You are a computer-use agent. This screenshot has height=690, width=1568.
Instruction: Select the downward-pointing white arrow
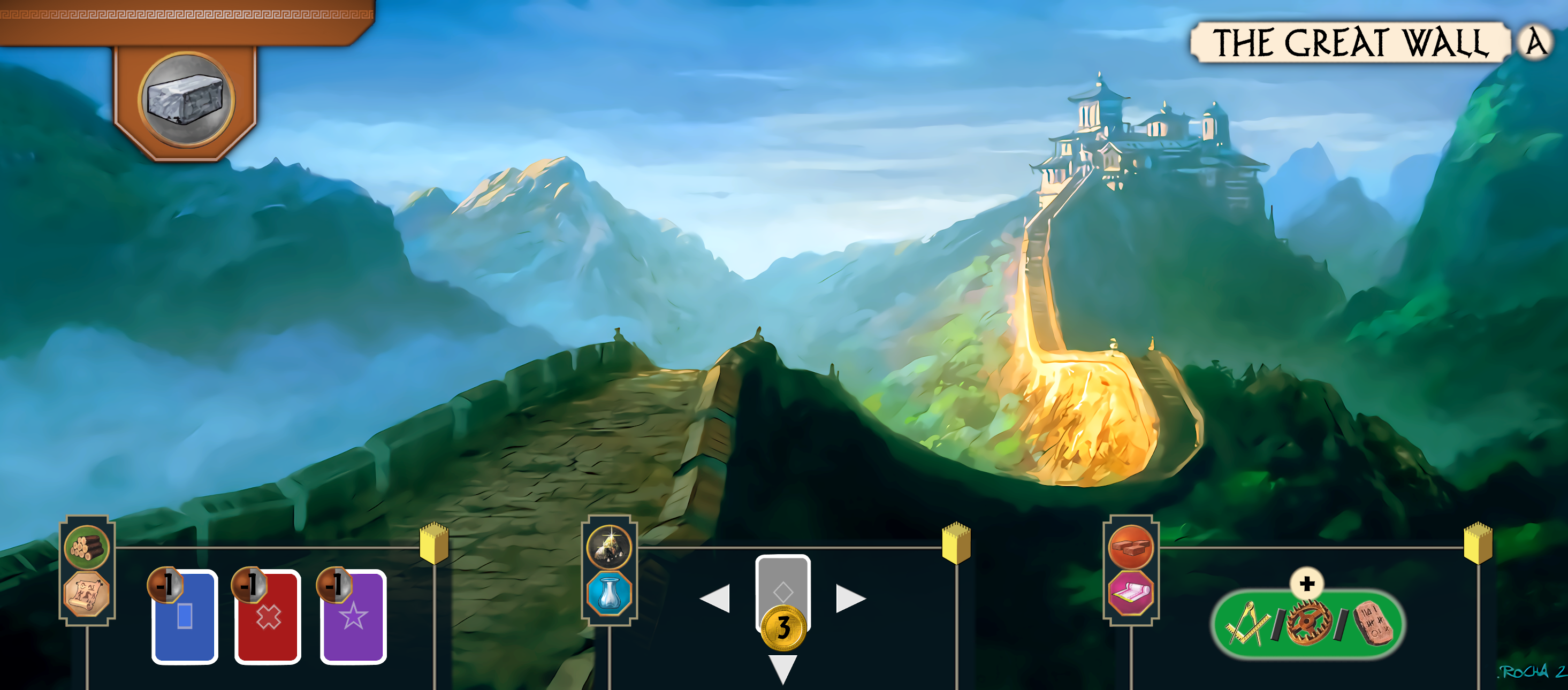(x=783, y=668)
